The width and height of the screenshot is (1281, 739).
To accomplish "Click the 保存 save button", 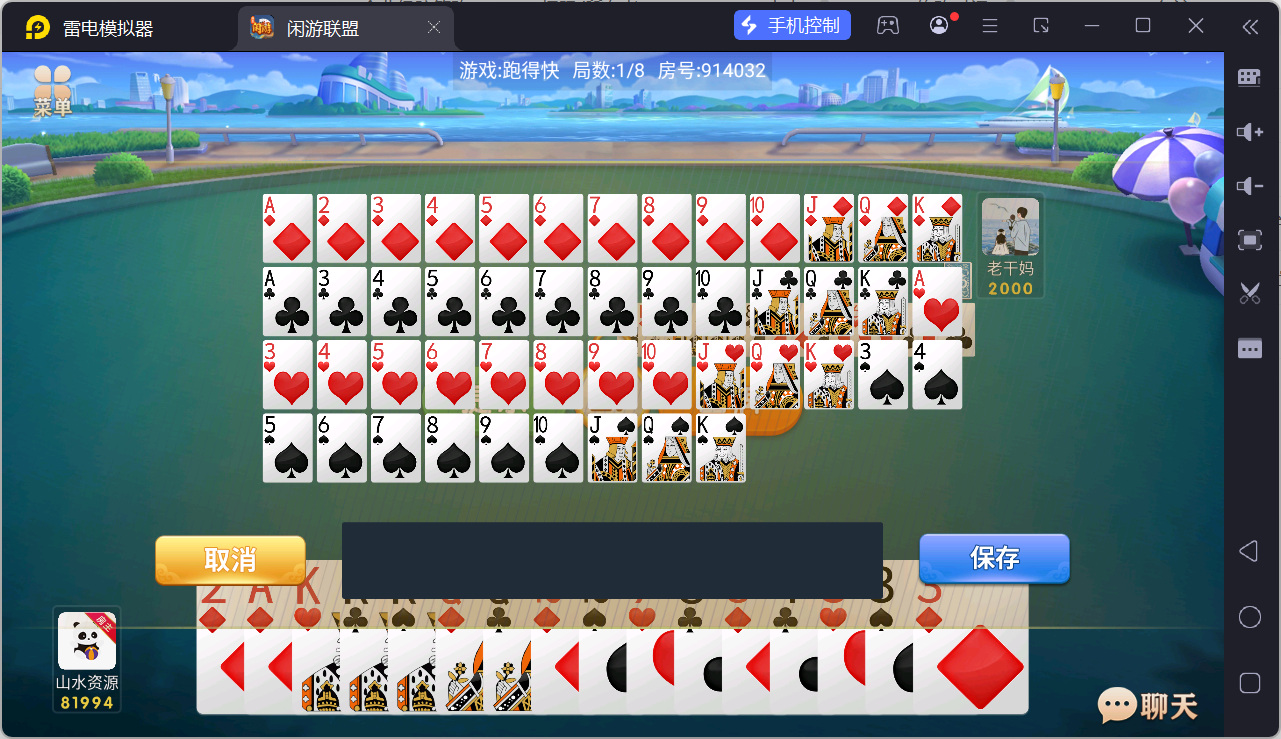I will (x=994, y=560).
